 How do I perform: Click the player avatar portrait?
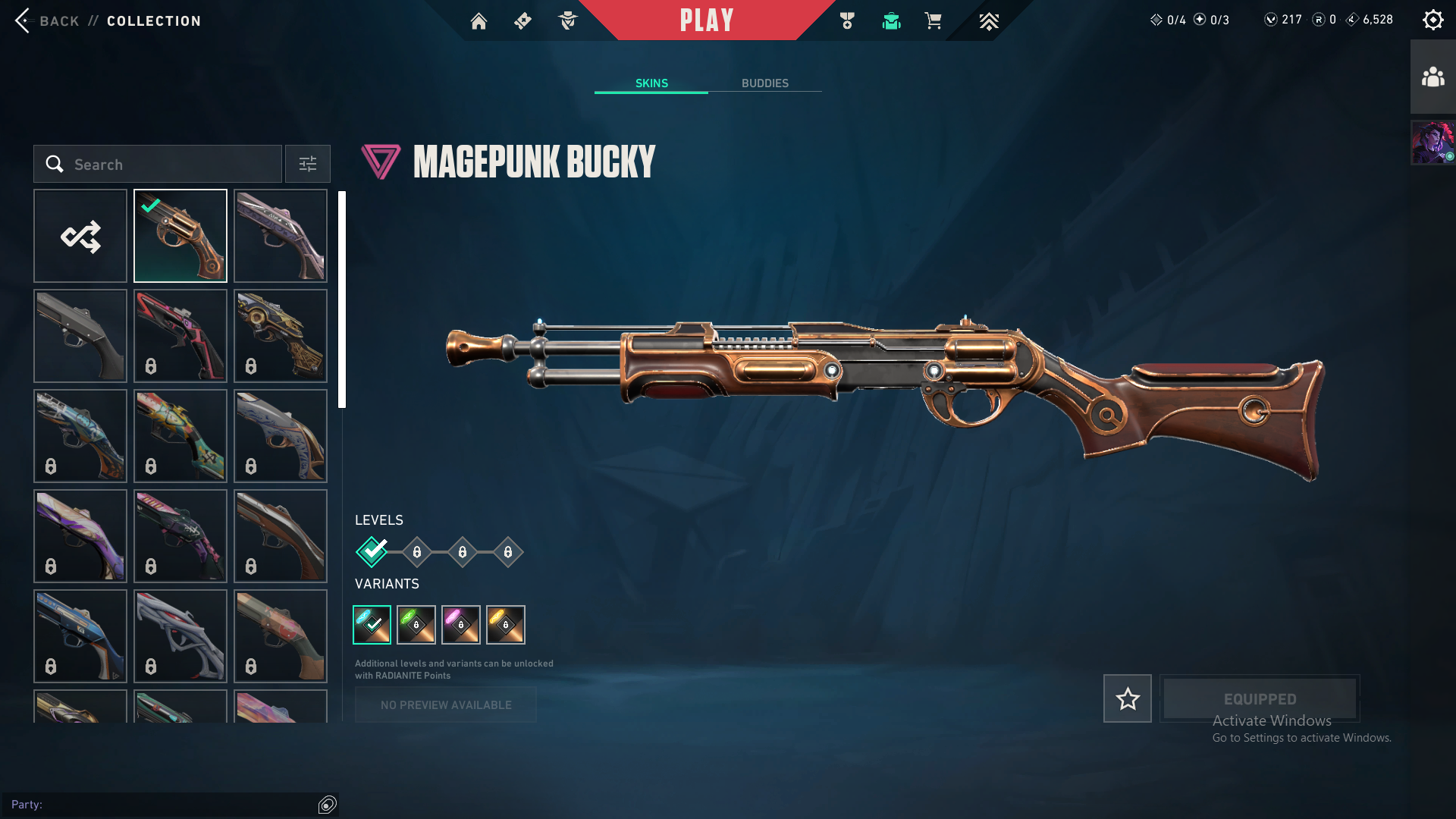1432,143
